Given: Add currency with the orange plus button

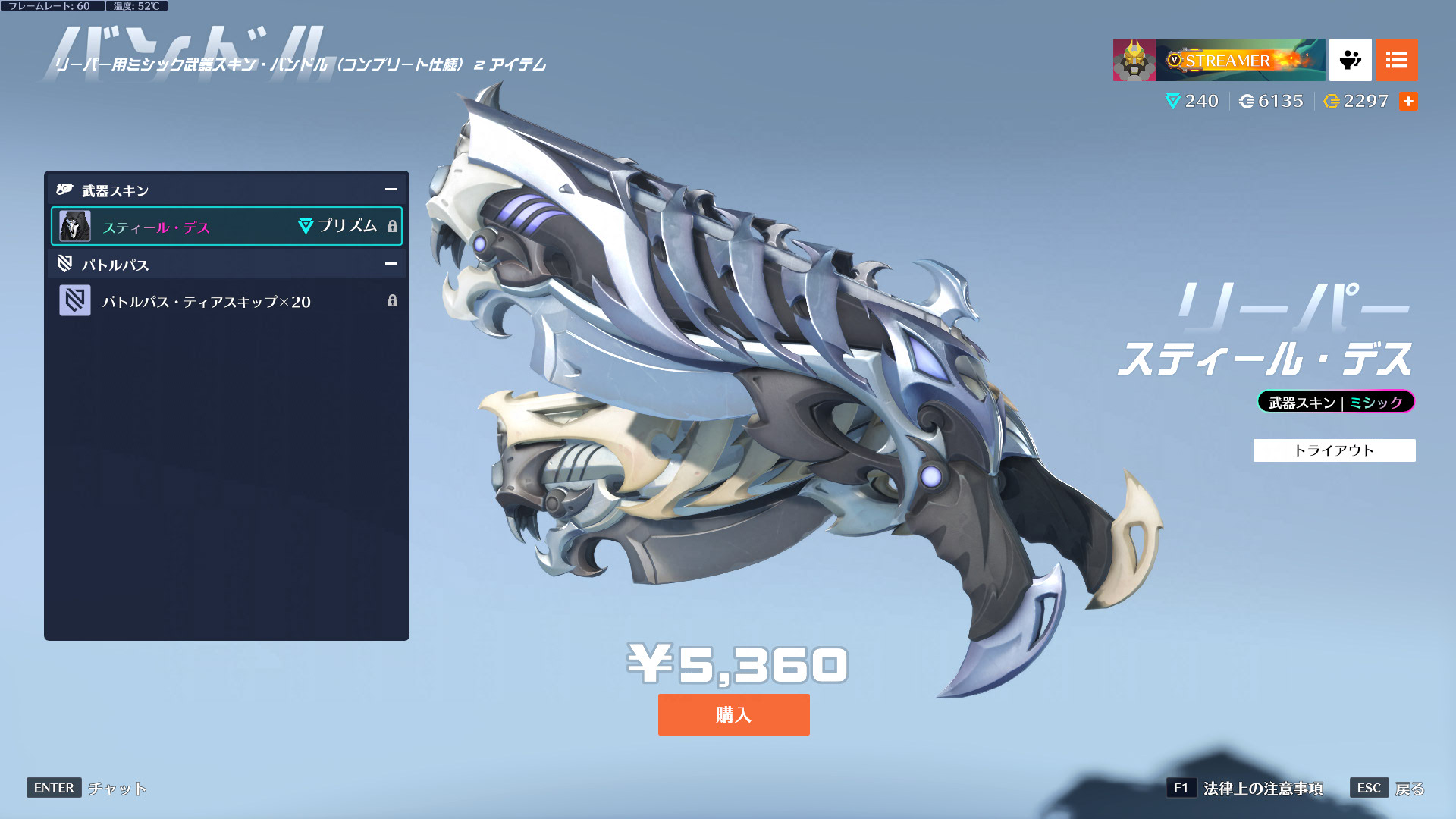Looking at the screenshot, I should coord(1408,102).
